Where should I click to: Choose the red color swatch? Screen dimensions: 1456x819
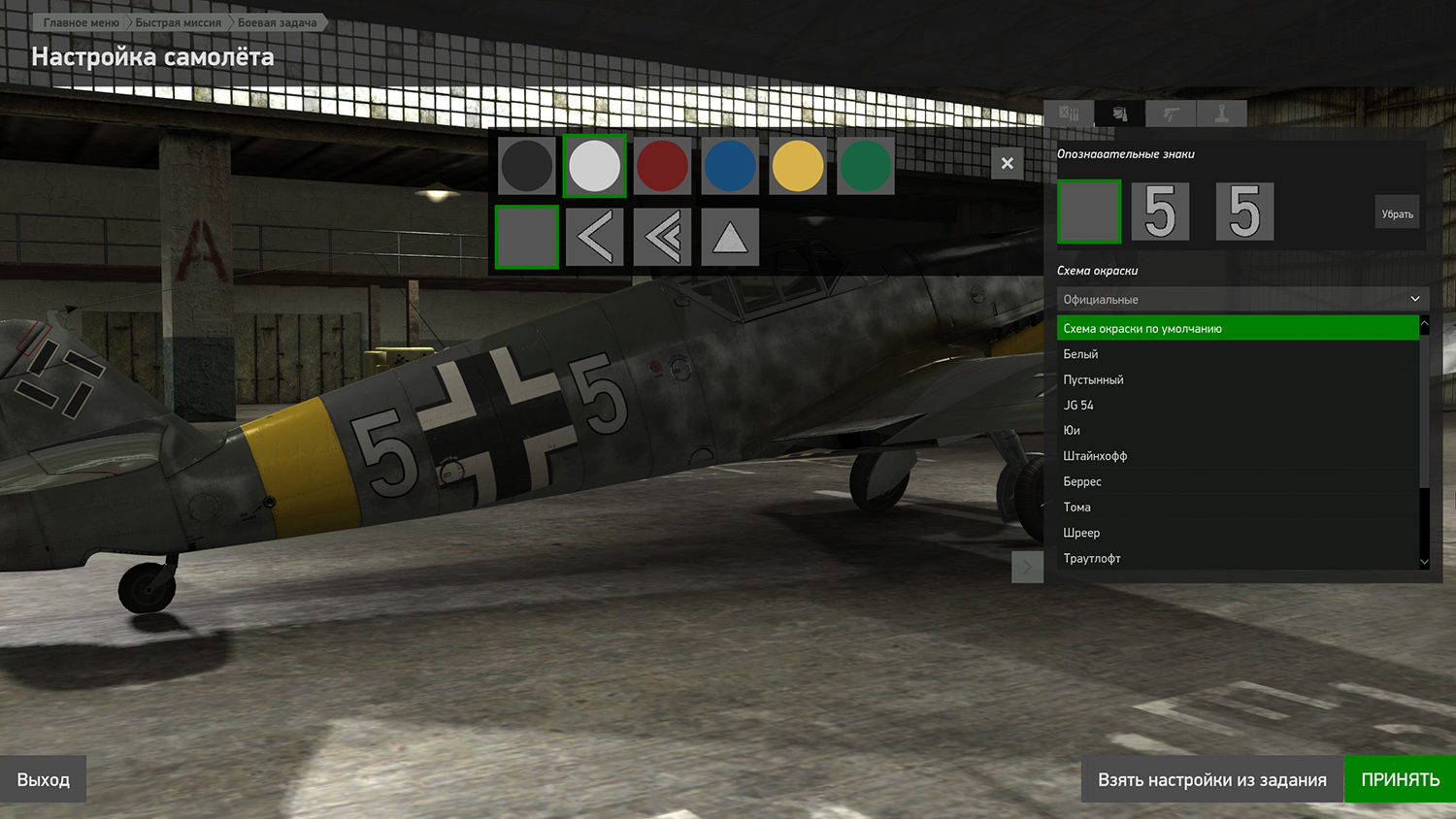click(x=662, y=166)
